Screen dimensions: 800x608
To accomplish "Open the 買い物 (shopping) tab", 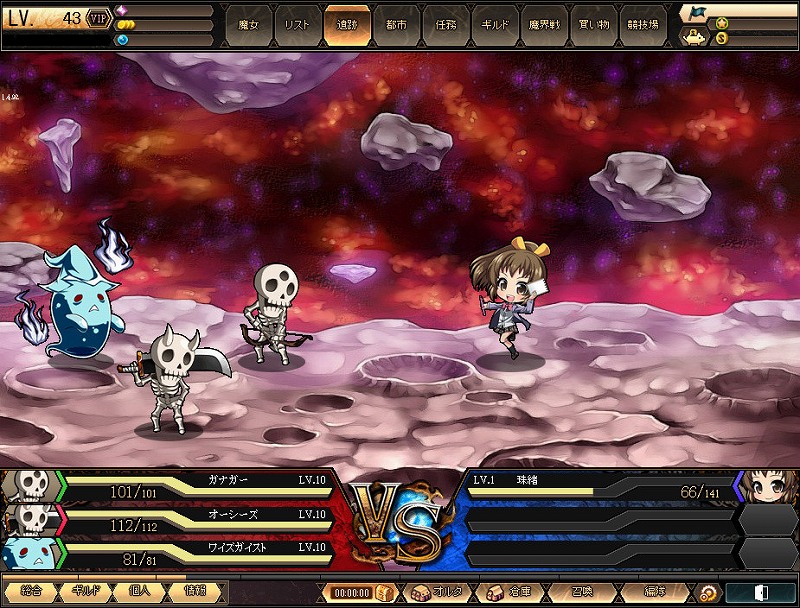I will [591, 25].
